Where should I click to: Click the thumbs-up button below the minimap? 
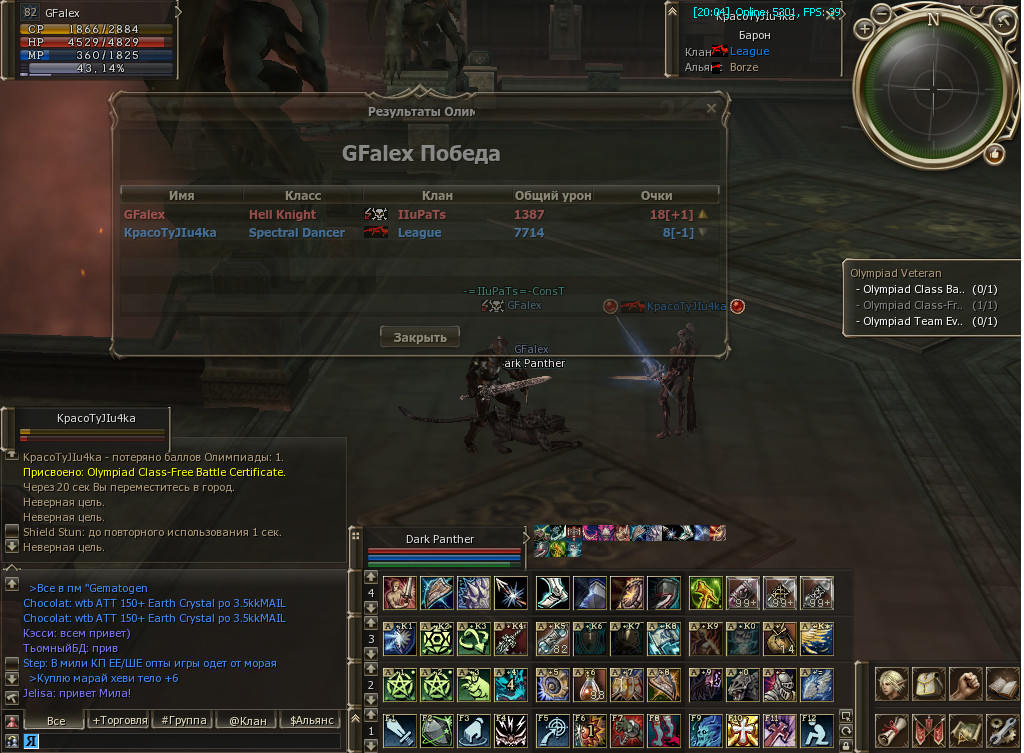point(994,154)
